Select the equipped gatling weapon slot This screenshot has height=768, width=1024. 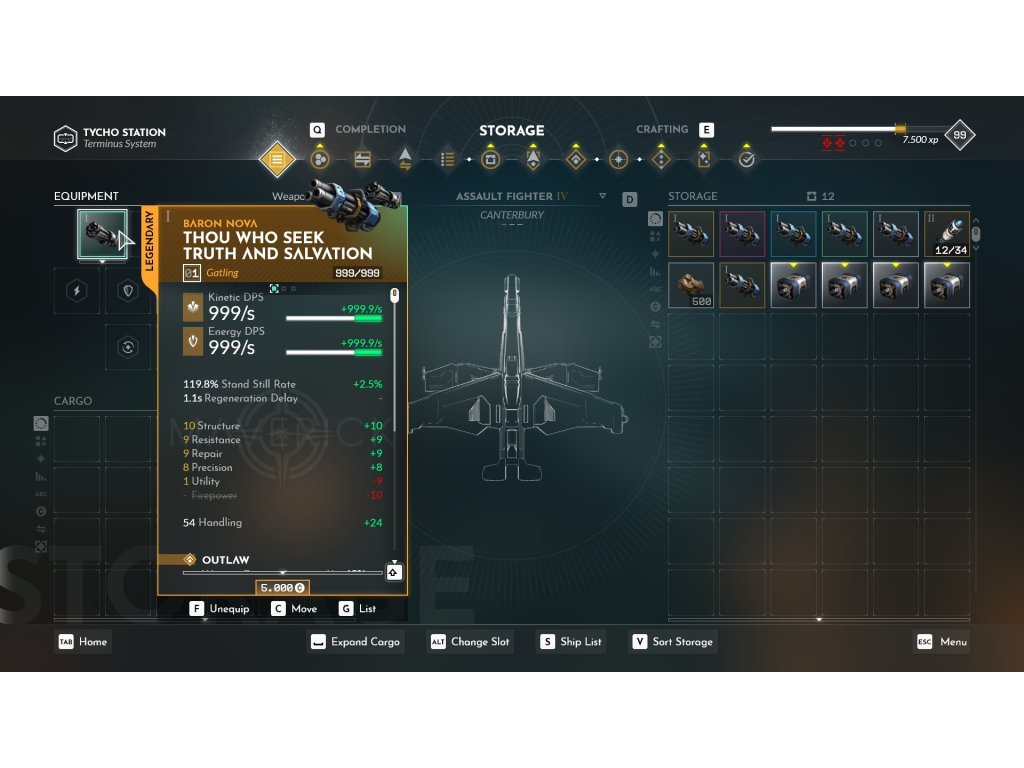(x=102, y=235)
